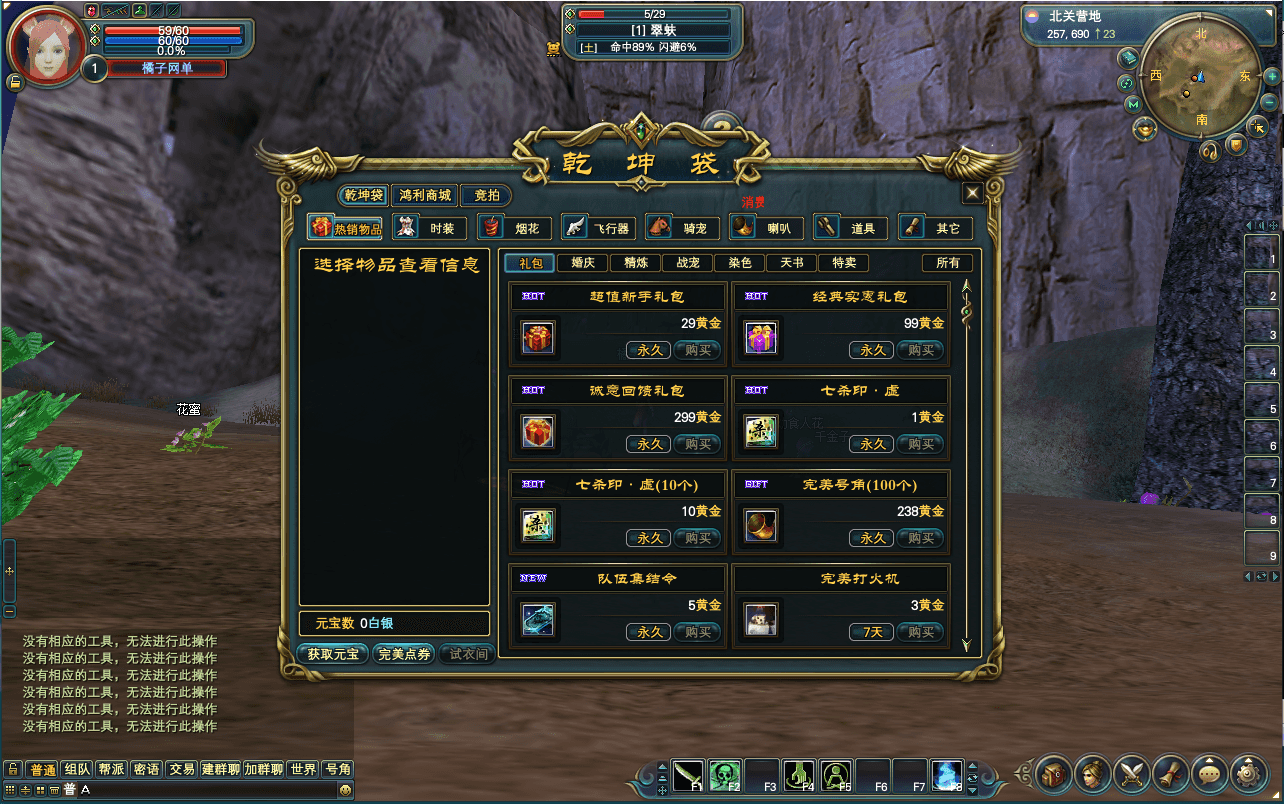Close the 乾坤袋 shop window
The image size is (1284, 804).
tap(972, 194)
